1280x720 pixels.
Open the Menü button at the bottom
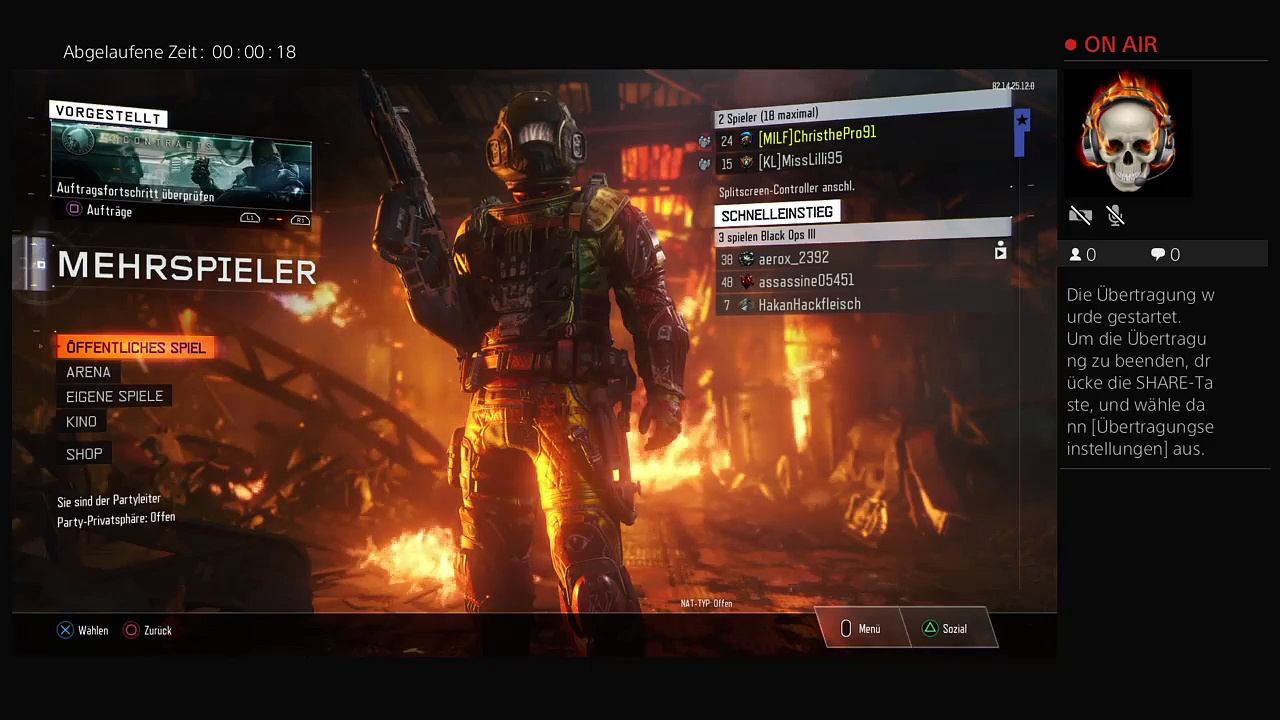tap(861, 629)
